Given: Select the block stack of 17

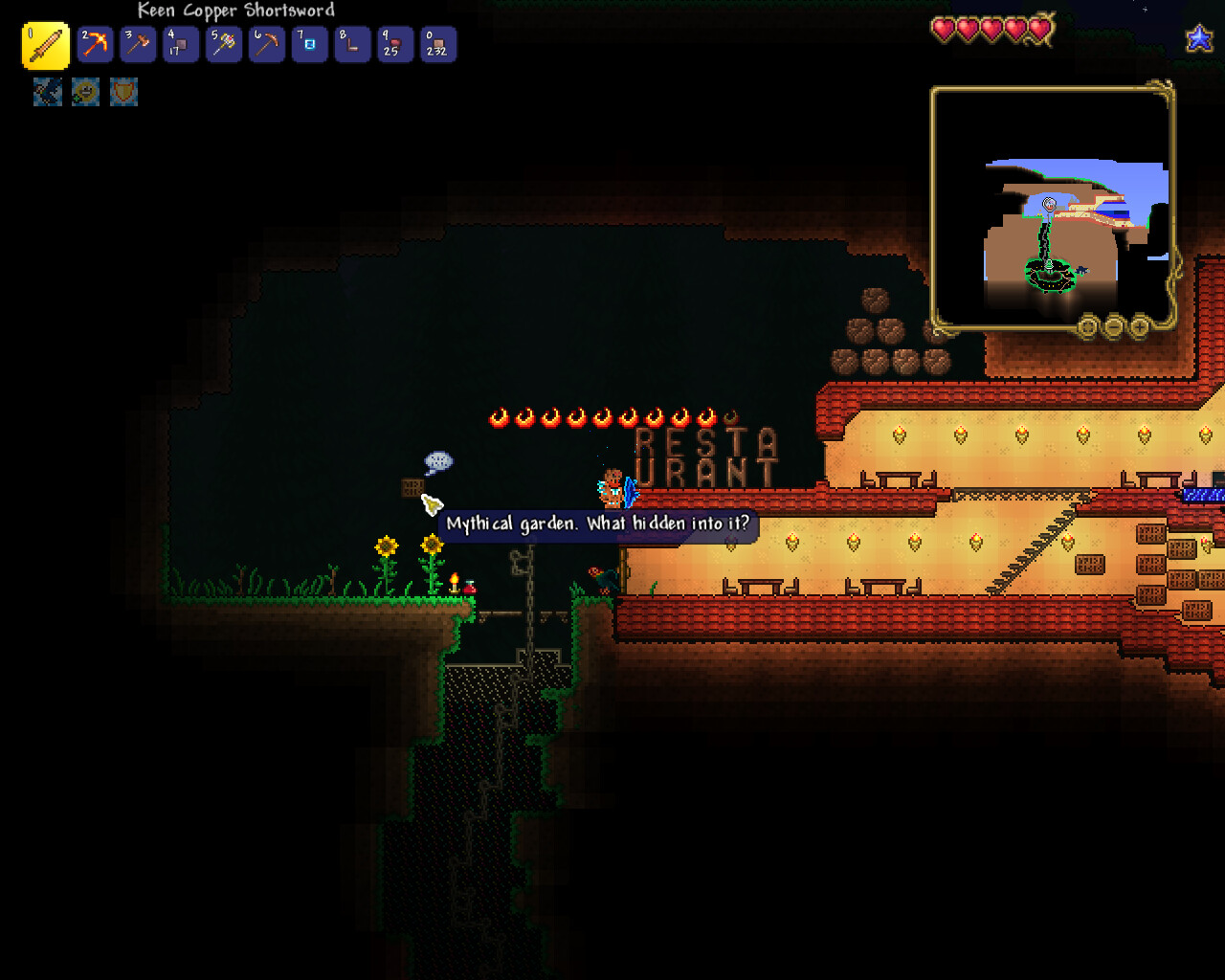Looking at the screenshot, I should (x=181, y=45).
